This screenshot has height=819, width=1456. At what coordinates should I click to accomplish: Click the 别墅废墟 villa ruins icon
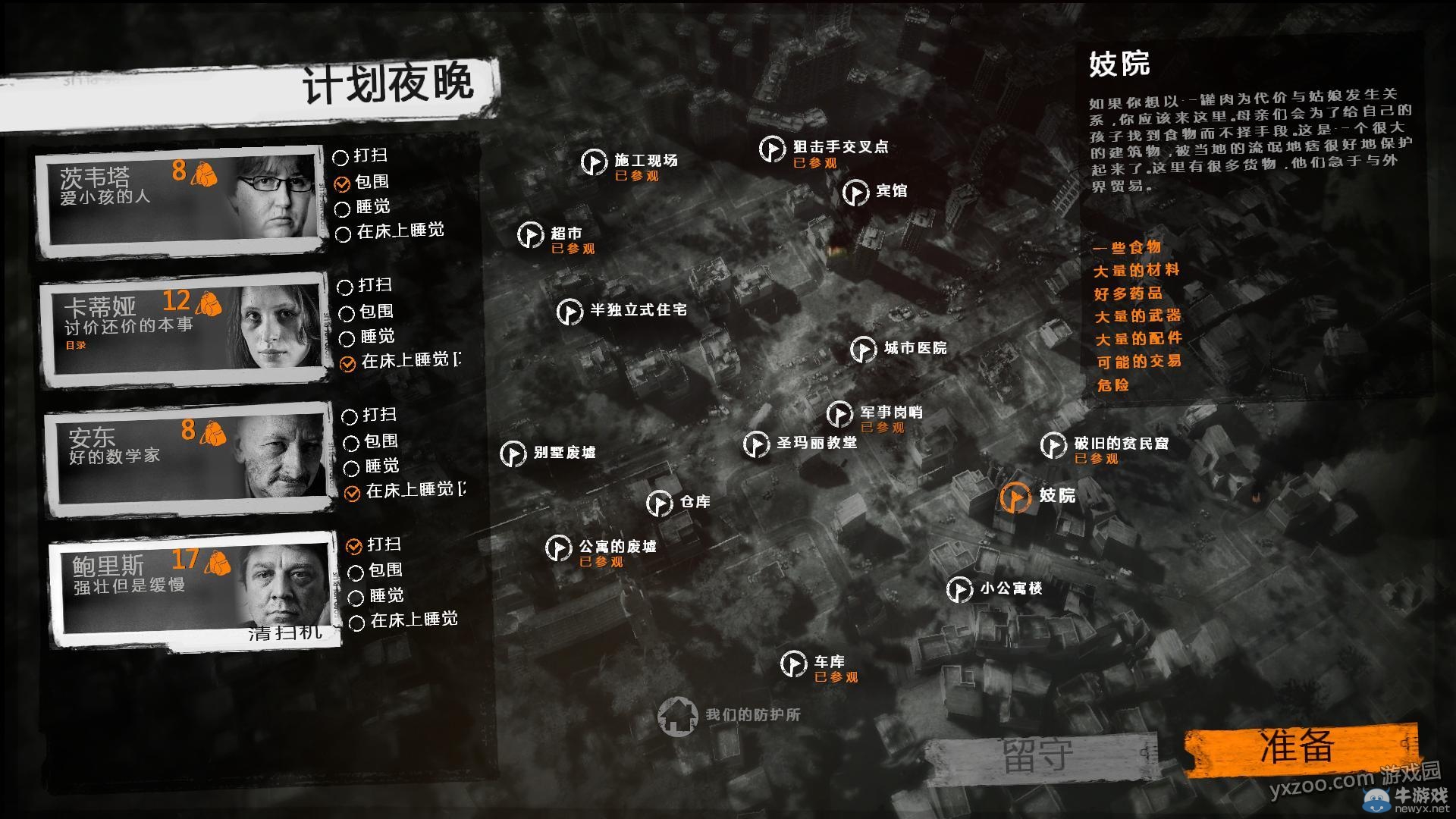click(x=515, y=454)
